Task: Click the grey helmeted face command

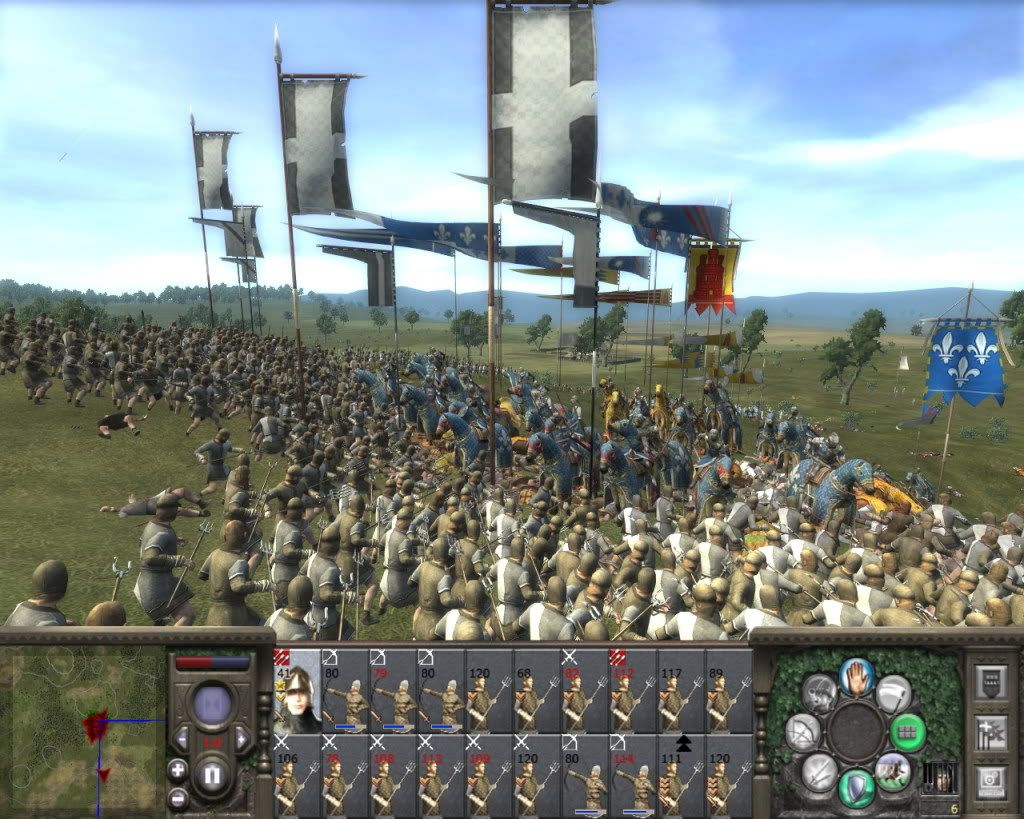Action: click(819, 692)
